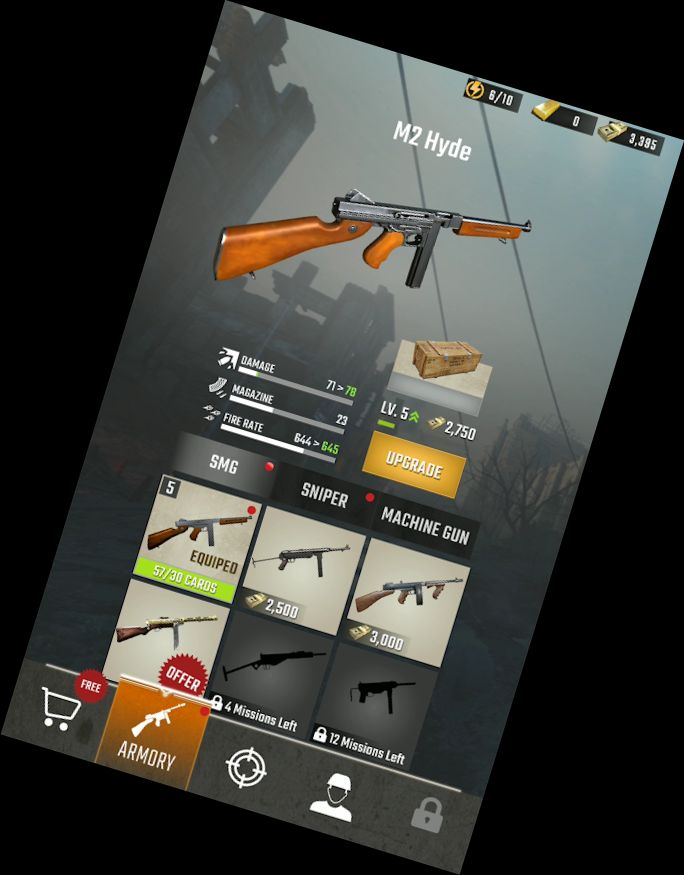Tap locked gun with 4 Missions Left

pos(264,680)
